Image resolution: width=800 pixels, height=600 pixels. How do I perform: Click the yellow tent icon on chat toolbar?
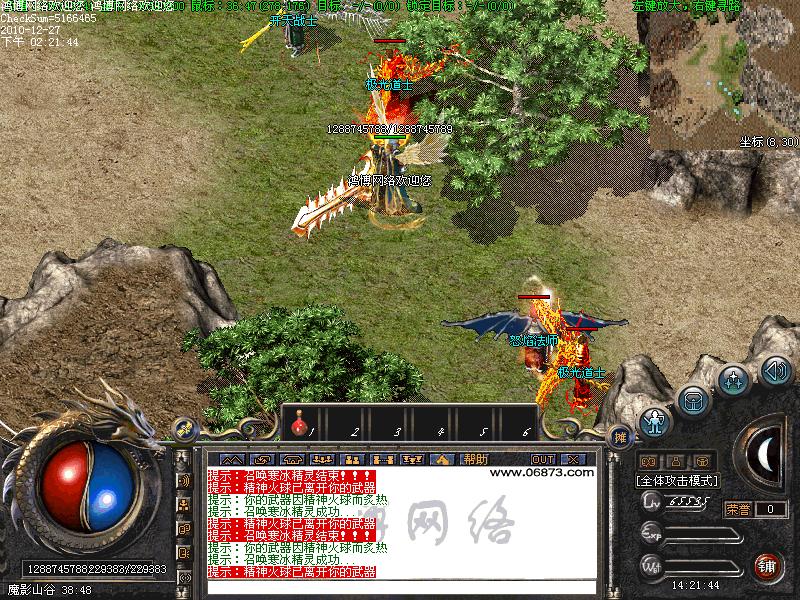[x=443, y=459]
